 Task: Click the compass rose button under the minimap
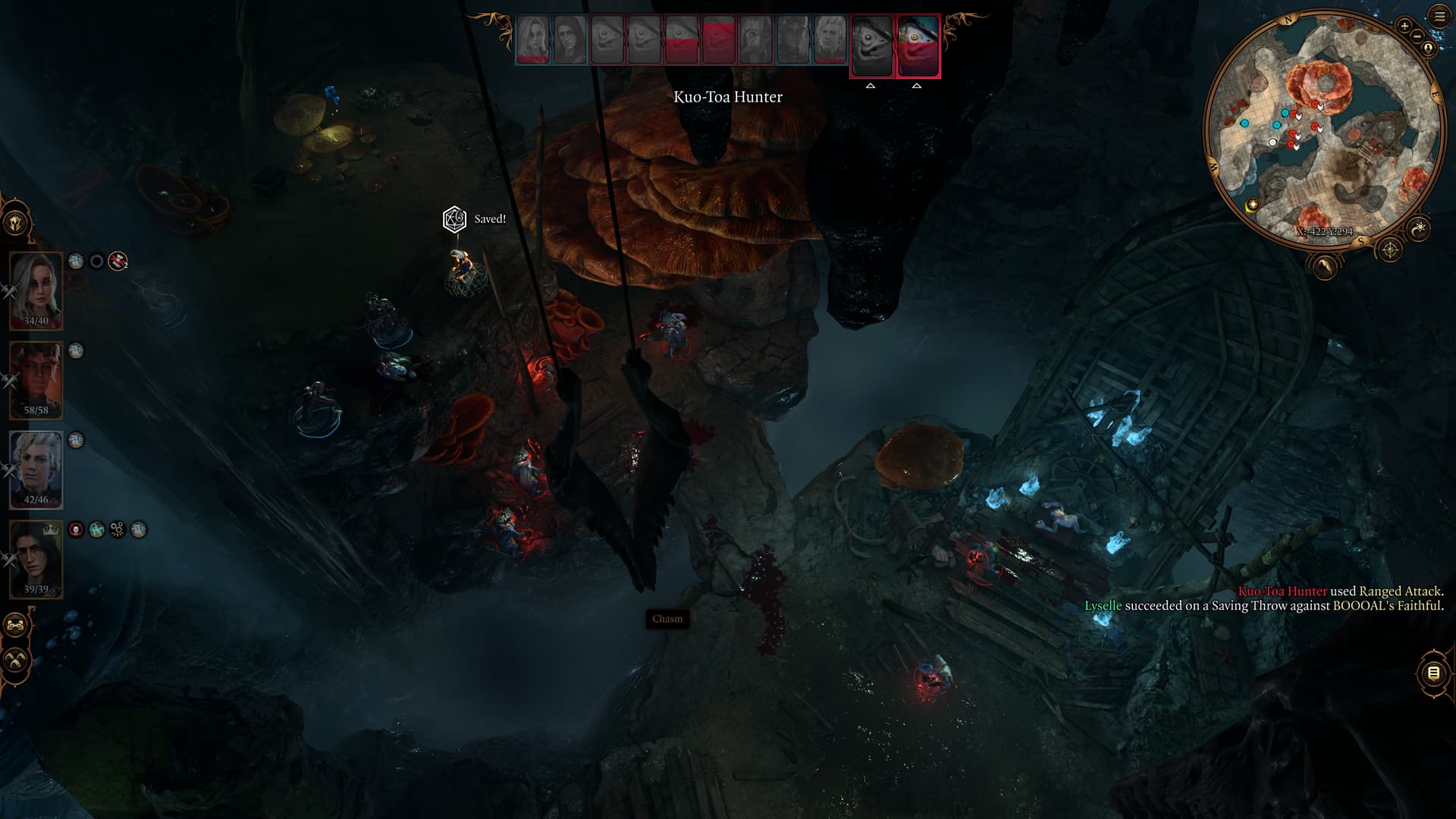[x=1390, y=249]
